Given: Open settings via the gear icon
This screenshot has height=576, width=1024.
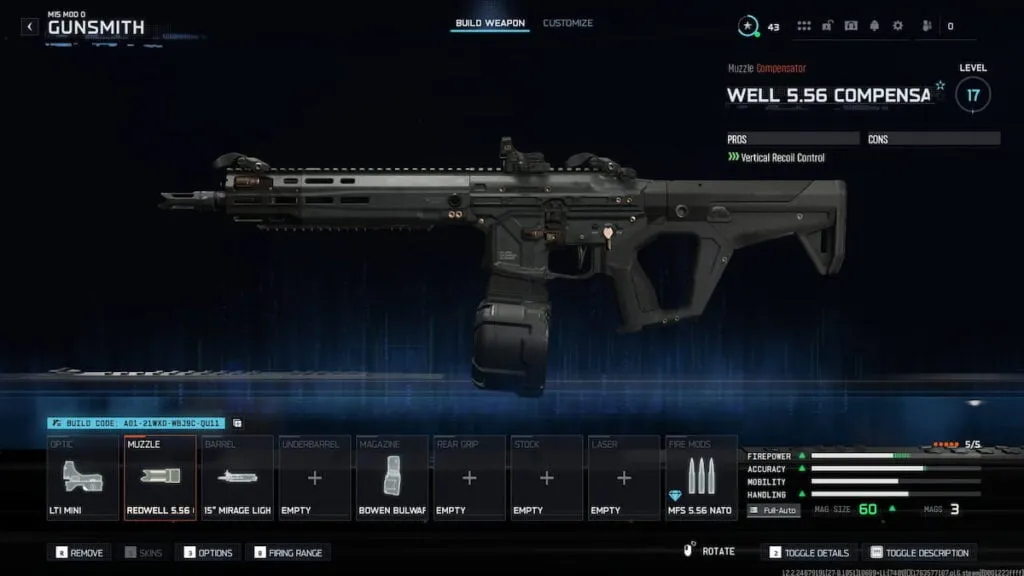Looking at the screenshot, I should pyautogui.click(x=897, y=26).
